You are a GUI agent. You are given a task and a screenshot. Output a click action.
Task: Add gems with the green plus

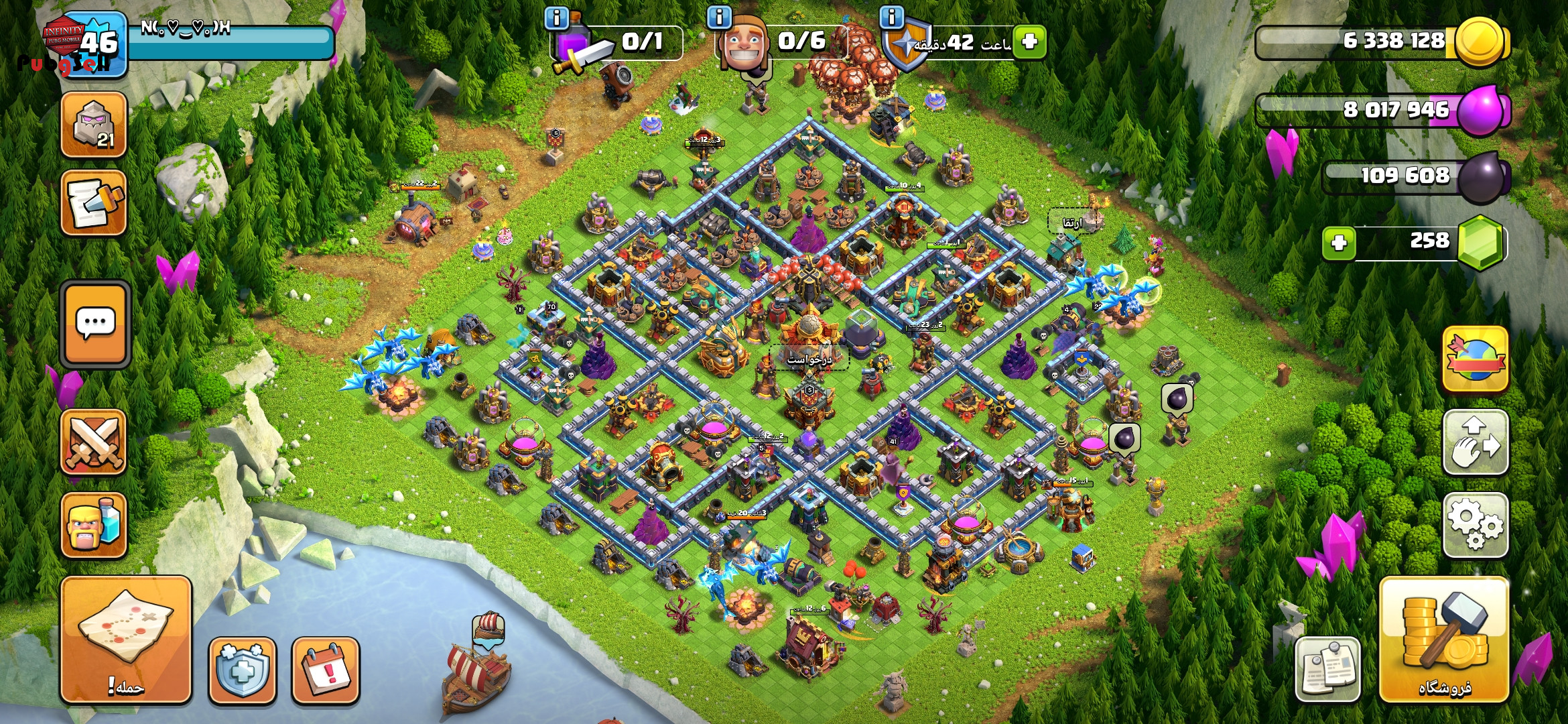pos(1339,242)
